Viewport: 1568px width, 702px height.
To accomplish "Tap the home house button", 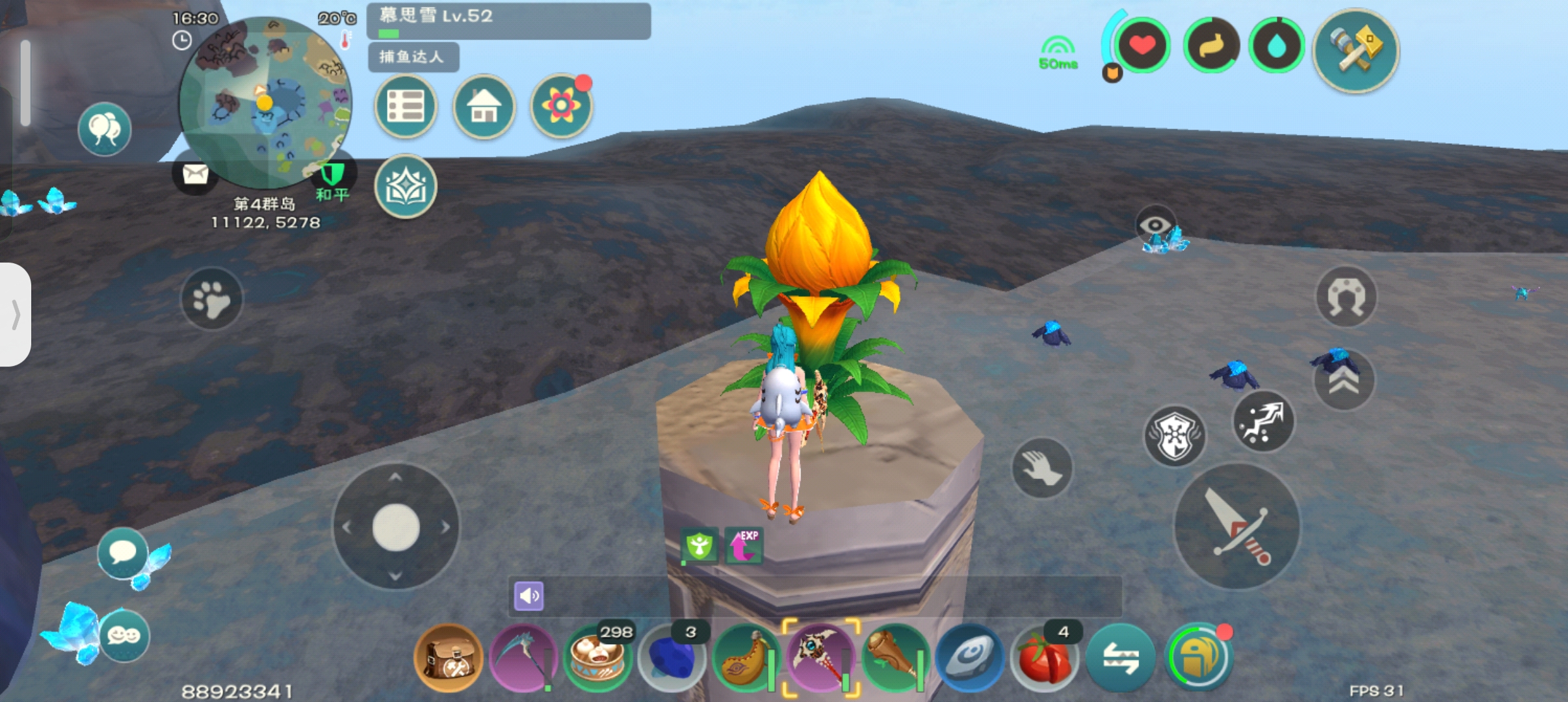I will pyautogui.click(x=484, y=107).
